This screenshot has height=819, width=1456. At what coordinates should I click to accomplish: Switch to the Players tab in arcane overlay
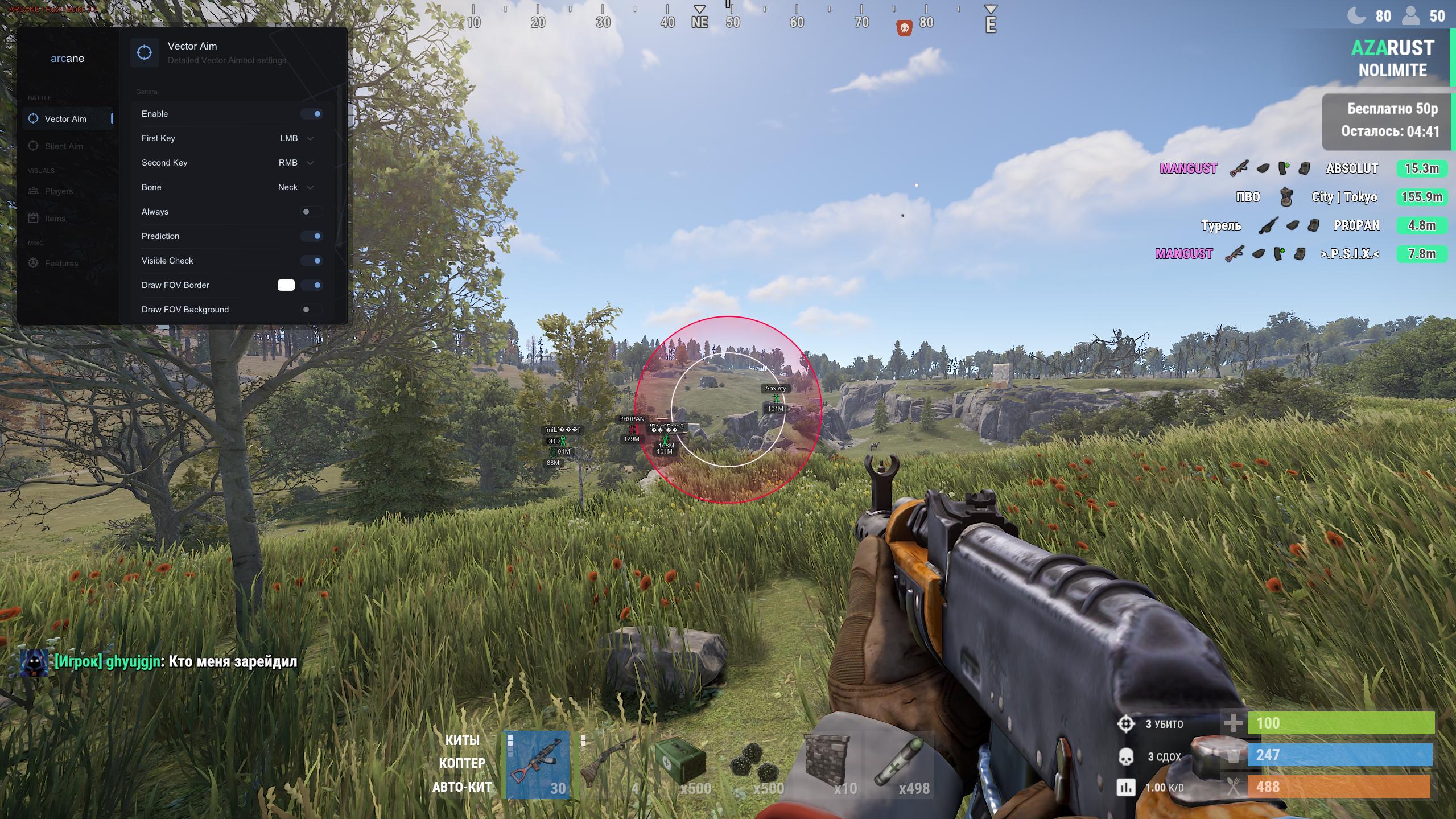(59, 191)
